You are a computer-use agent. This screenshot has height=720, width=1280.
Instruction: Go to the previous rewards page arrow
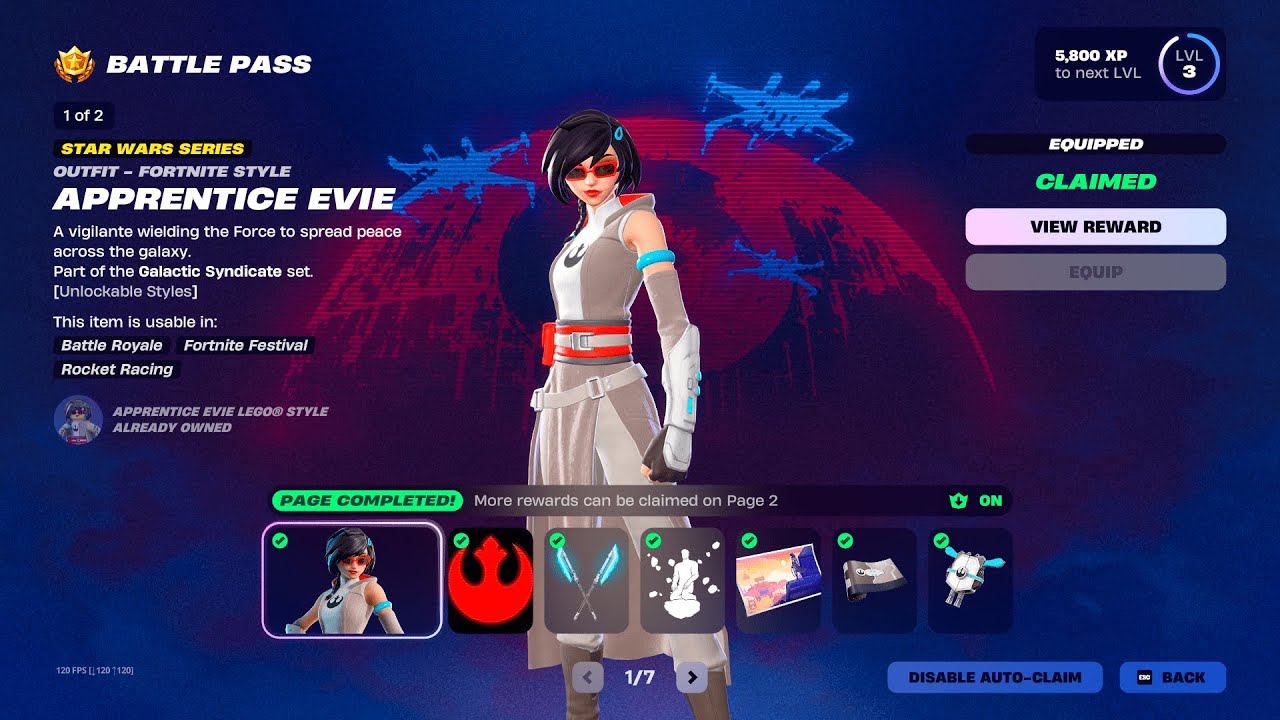(x=587, y=678)
